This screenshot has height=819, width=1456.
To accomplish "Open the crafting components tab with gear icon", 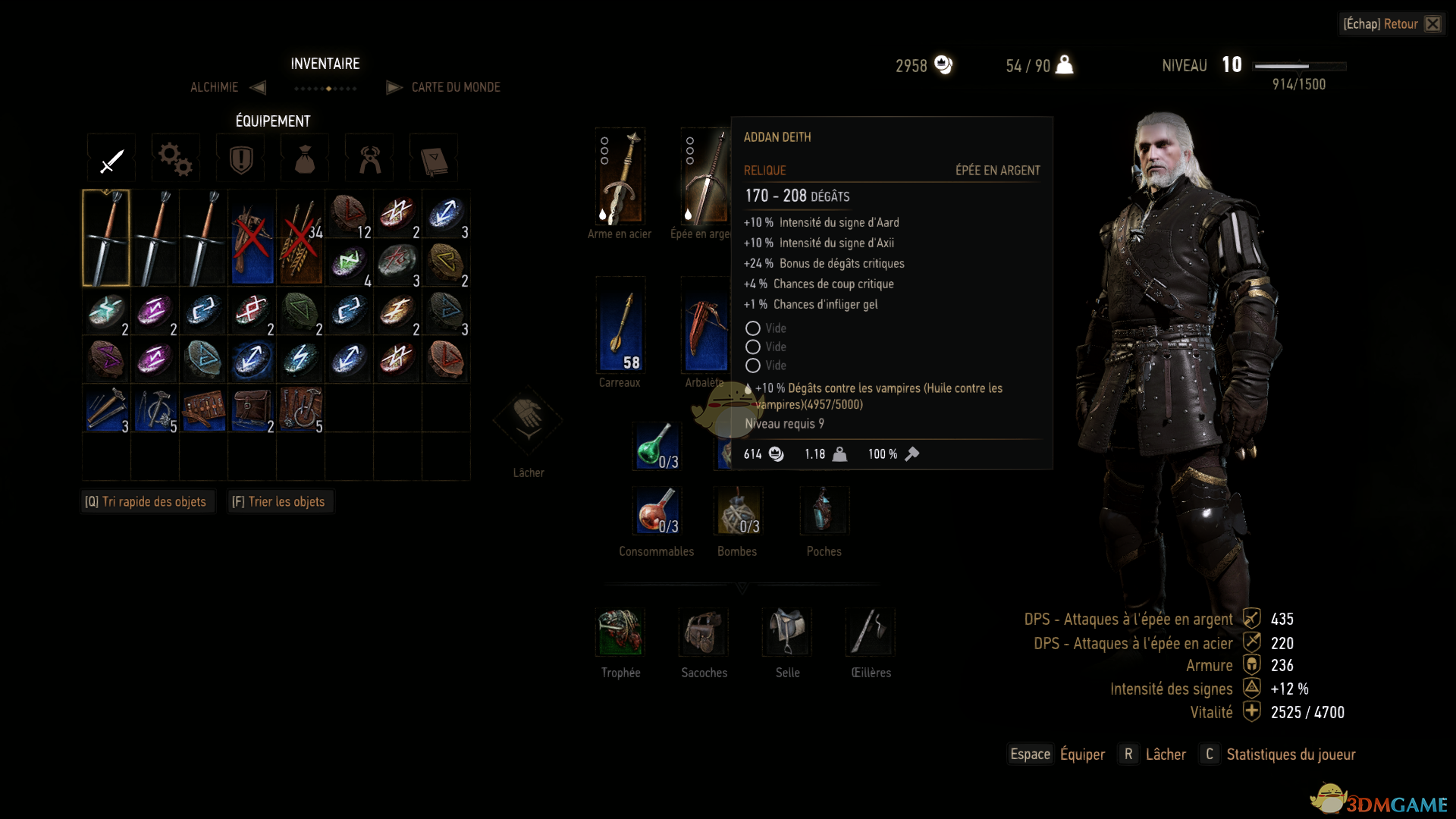I will click(175, 158).
